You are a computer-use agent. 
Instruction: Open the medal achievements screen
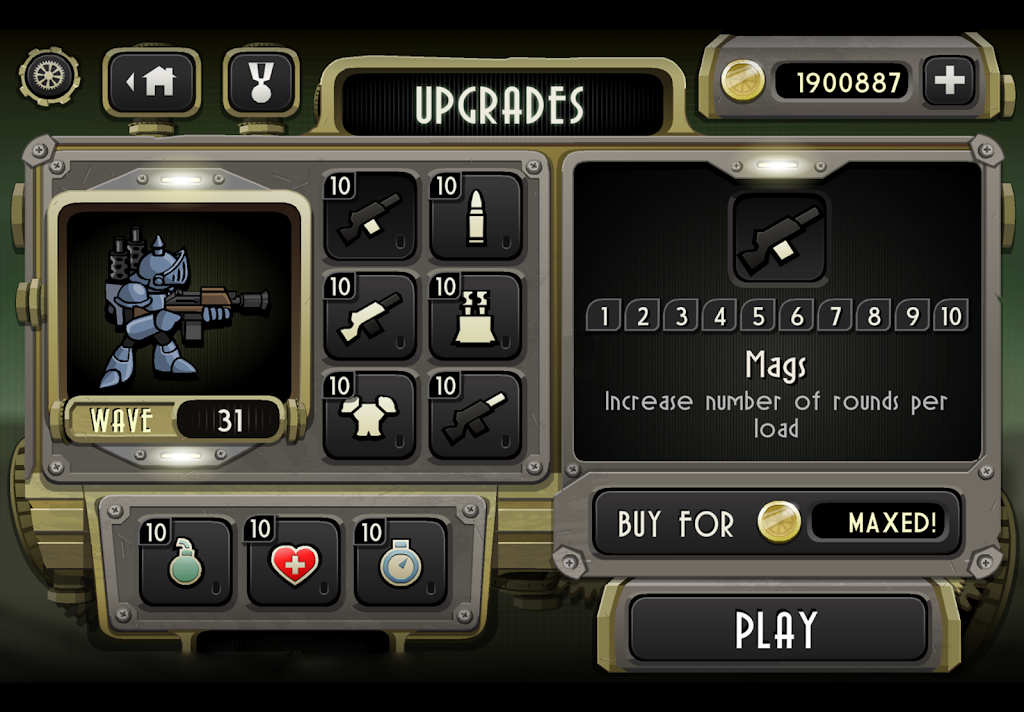pyautogui.click(x=260, y=81)
